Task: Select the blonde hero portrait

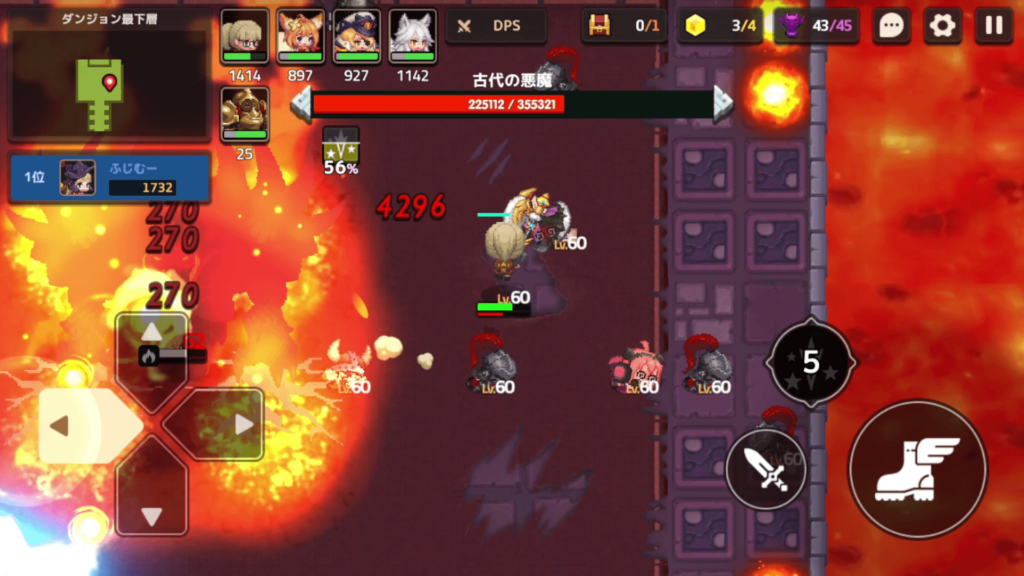Action: [244, 38]
